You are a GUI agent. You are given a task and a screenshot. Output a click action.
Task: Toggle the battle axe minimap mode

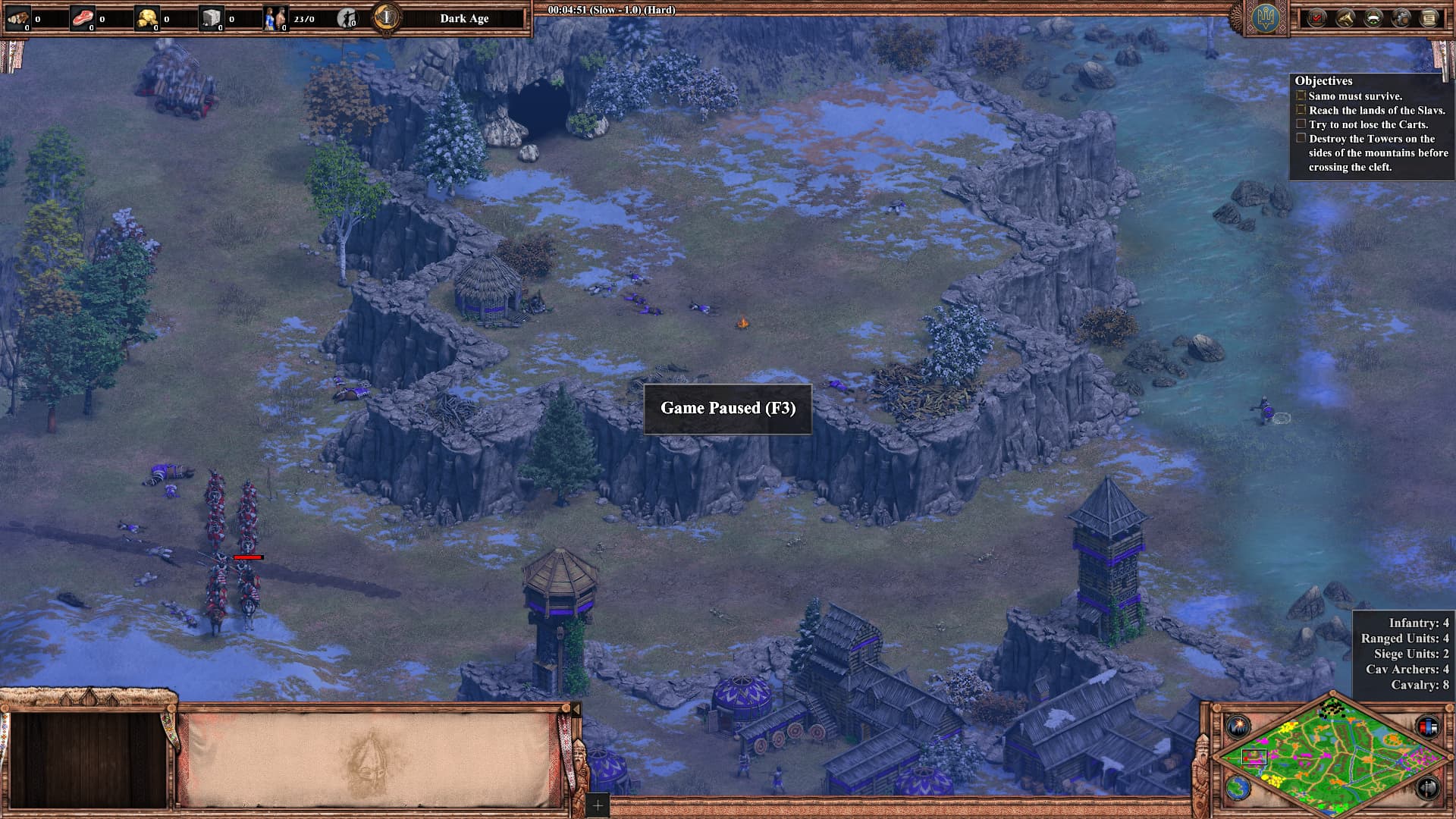1426,787
